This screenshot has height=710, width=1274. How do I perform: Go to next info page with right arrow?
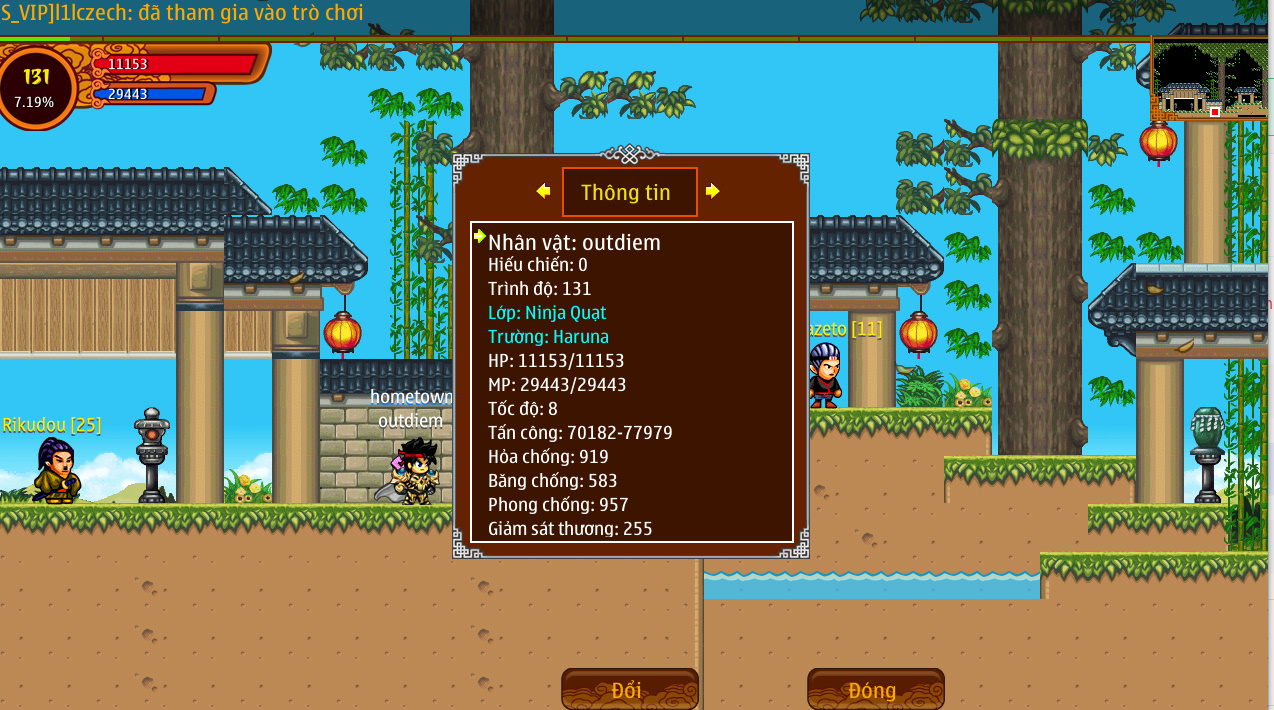point(712,191)
